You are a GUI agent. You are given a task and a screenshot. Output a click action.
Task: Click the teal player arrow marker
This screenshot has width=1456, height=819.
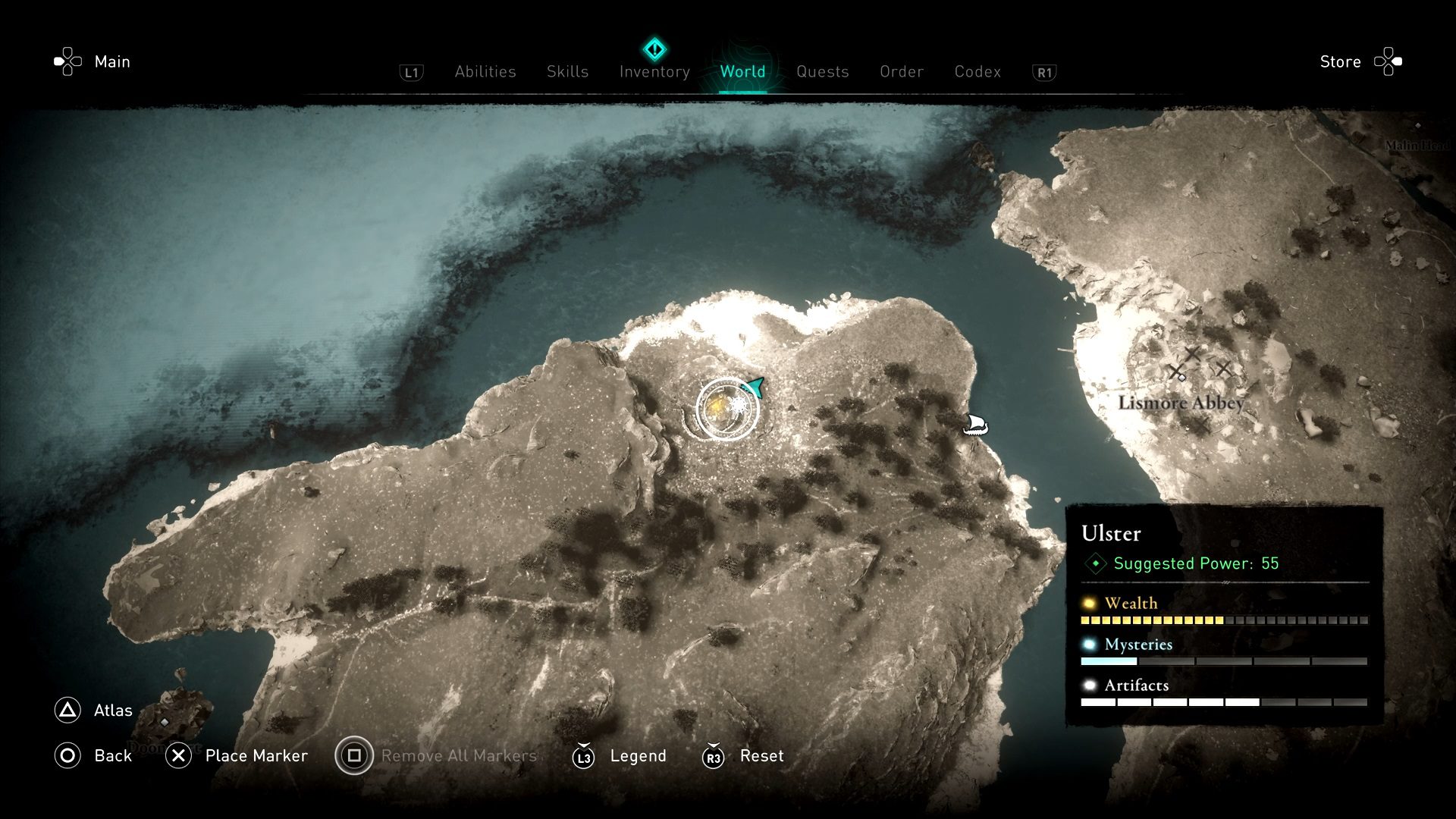(754, 388)
